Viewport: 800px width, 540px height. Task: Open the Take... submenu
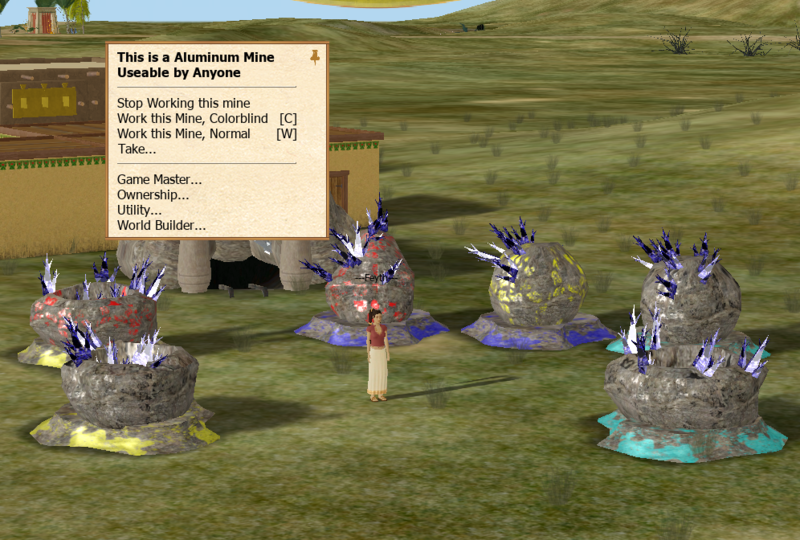click(137, 149)
